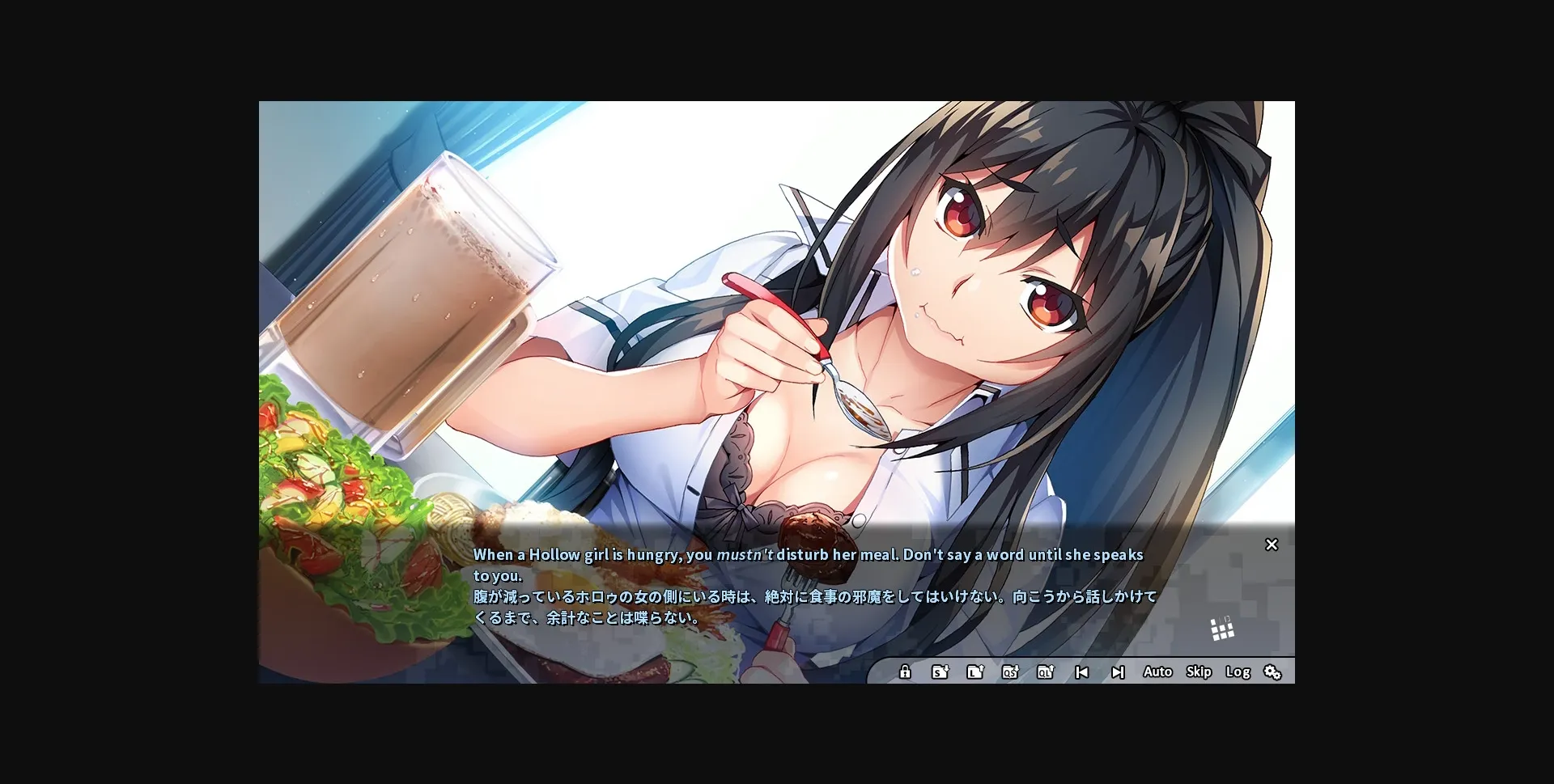Screen dimensions: 1554x784
Task: Toggle the padlock message-window lock
Action: [904, 672]
